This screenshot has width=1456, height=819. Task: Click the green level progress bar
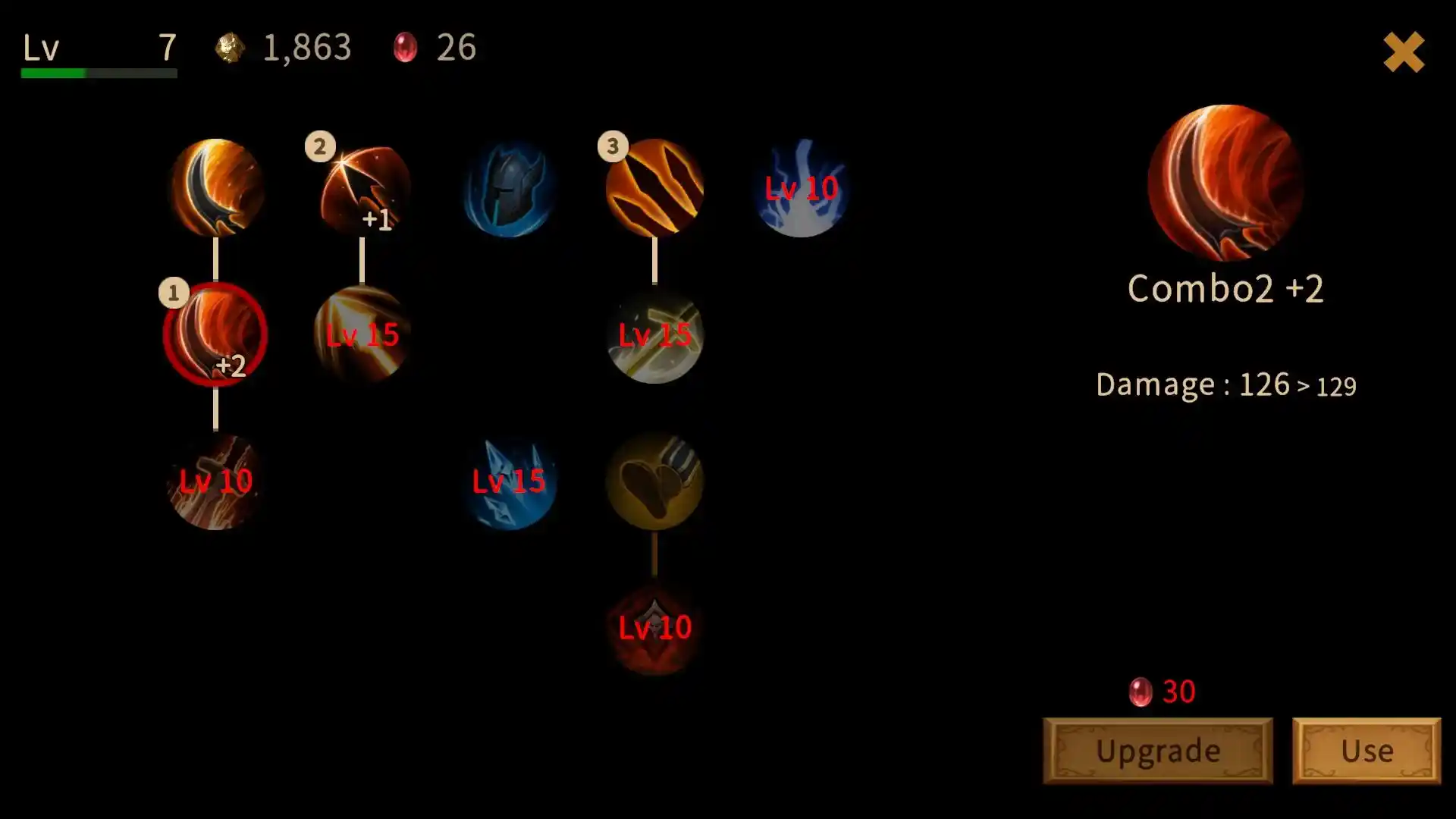[x=97, y=74]
